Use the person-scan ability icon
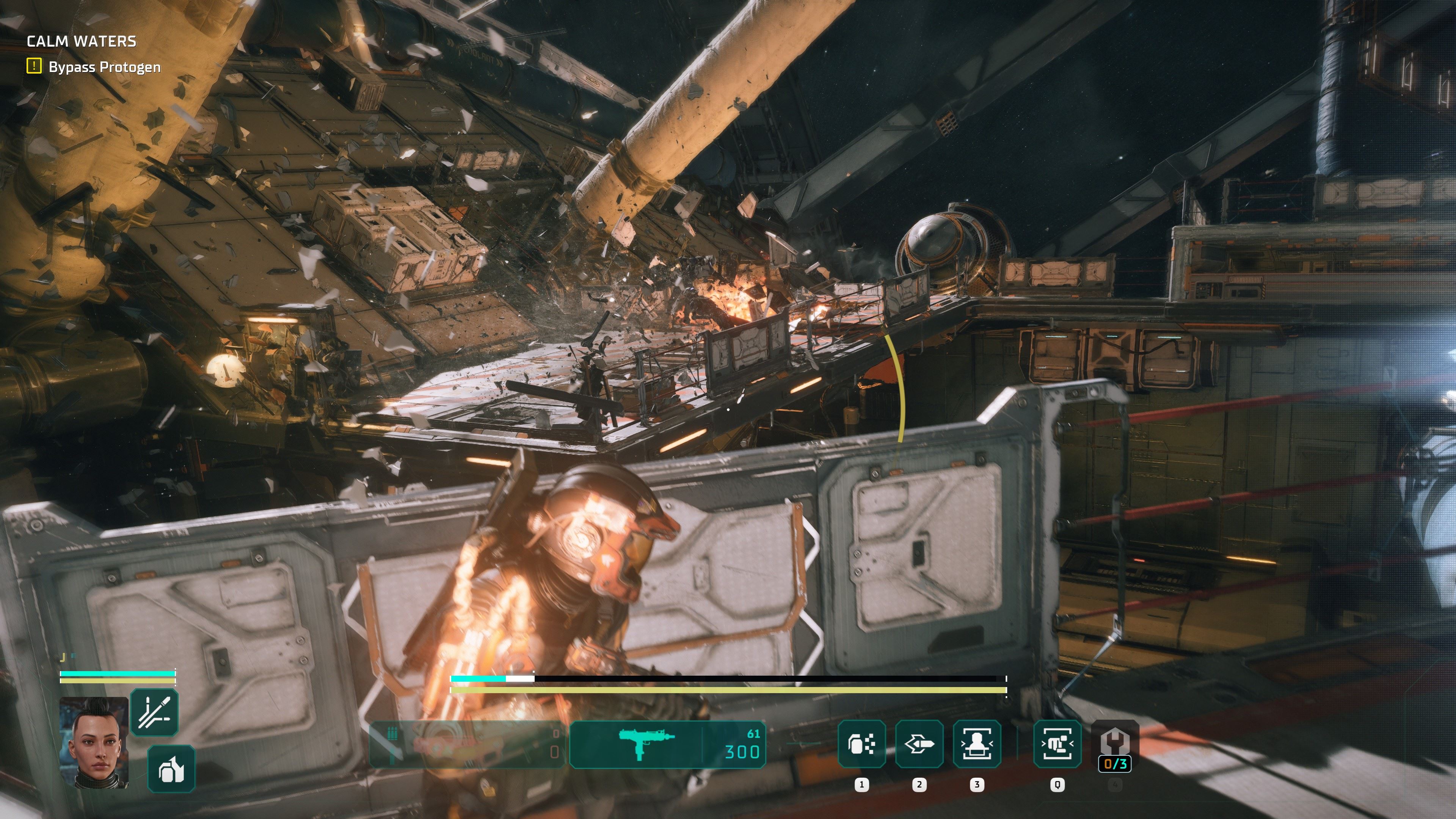Viewport: 1456px width, 819px height. pos(977,744)
